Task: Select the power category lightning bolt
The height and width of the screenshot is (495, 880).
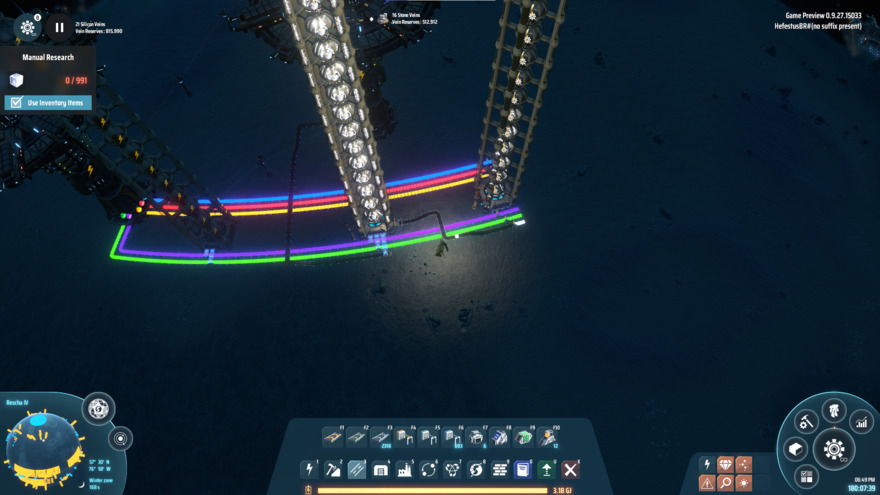Action: click(x=310, y=469)
